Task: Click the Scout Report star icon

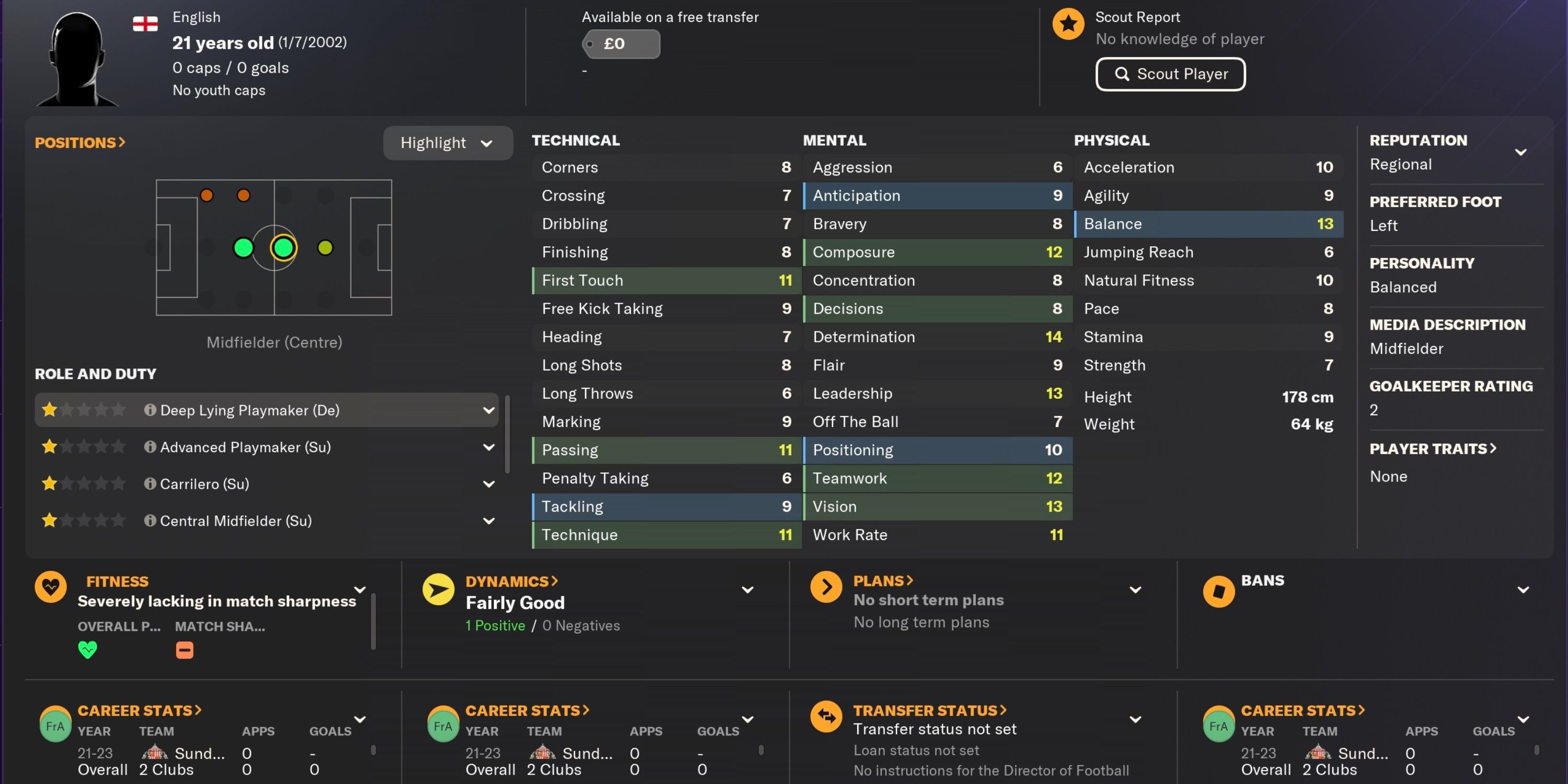Action: (1068, 23)
